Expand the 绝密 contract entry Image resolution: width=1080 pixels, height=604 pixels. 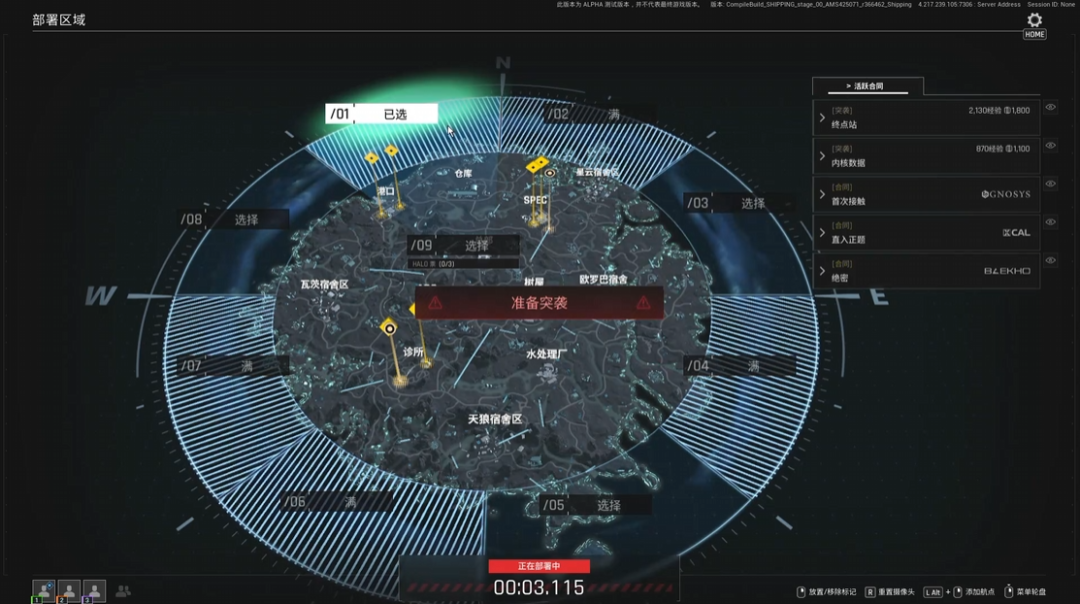925,270
